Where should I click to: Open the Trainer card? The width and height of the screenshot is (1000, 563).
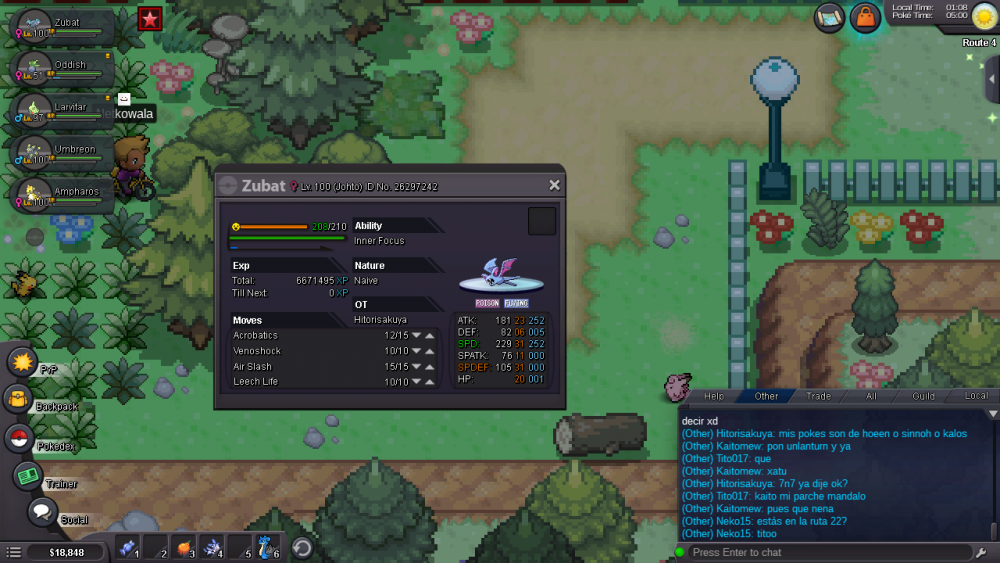(27, 476)
